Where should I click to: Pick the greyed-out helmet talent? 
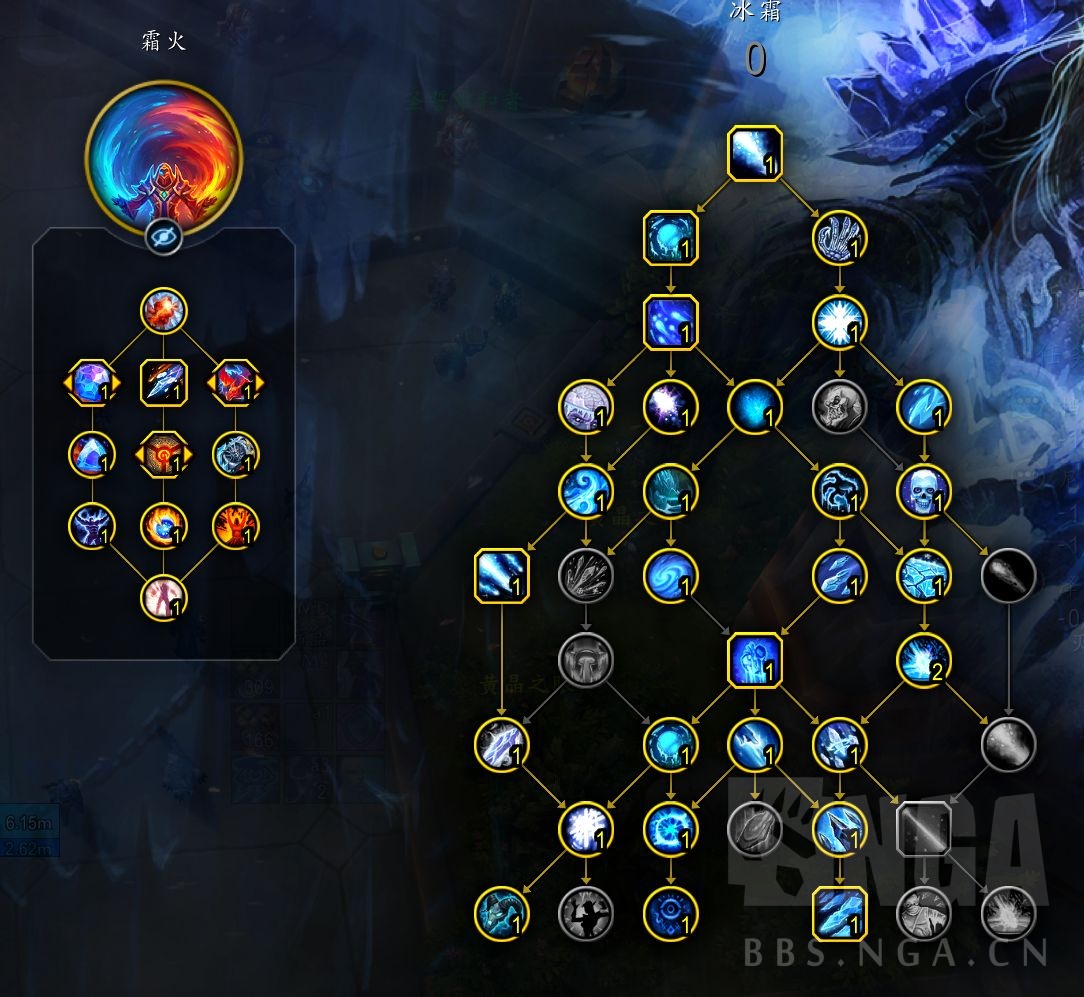(x=585, y=660)
